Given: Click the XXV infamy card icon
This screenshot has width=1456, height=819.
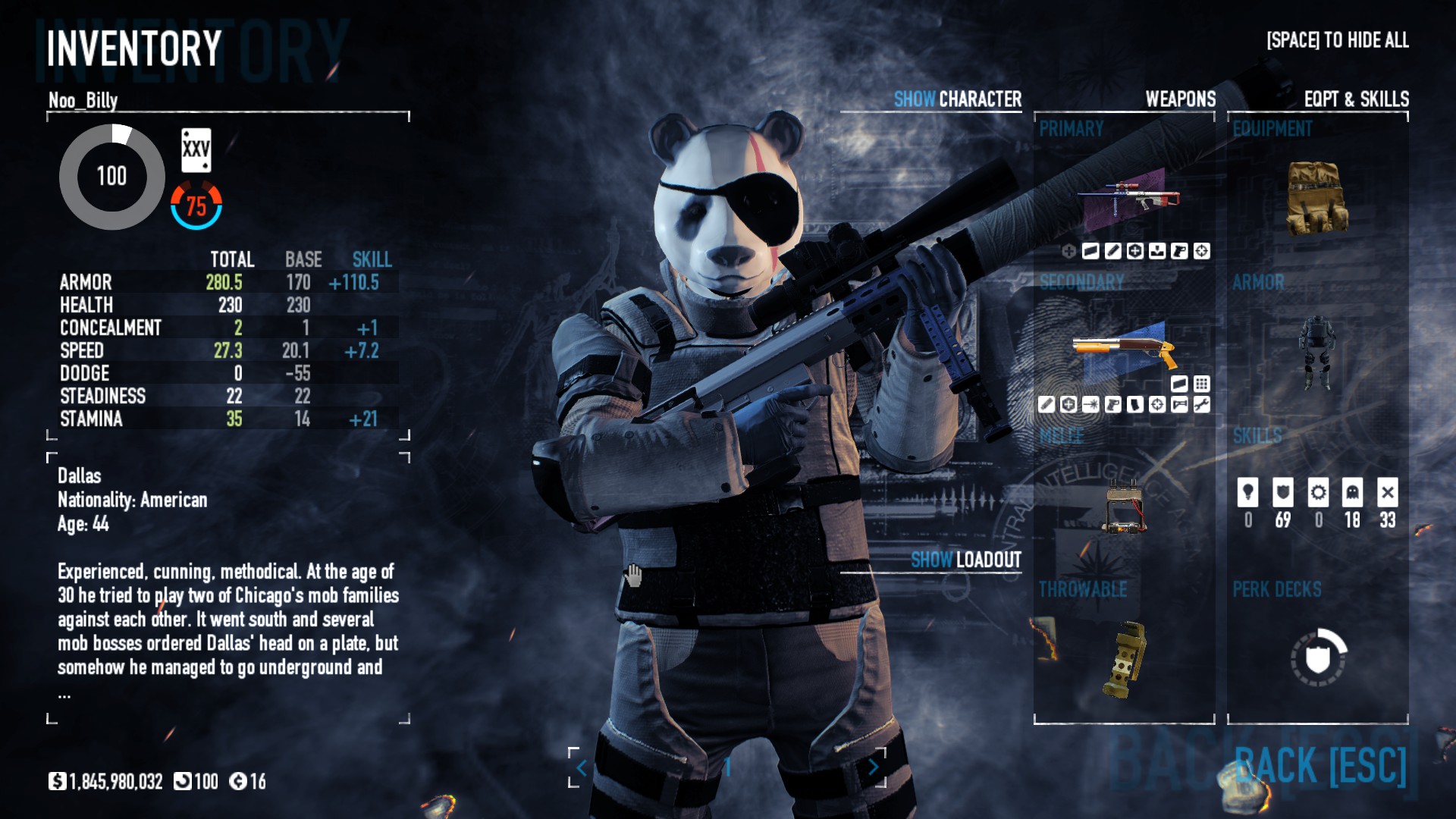Looking at the screenshot, I should [x=196, y=149].
